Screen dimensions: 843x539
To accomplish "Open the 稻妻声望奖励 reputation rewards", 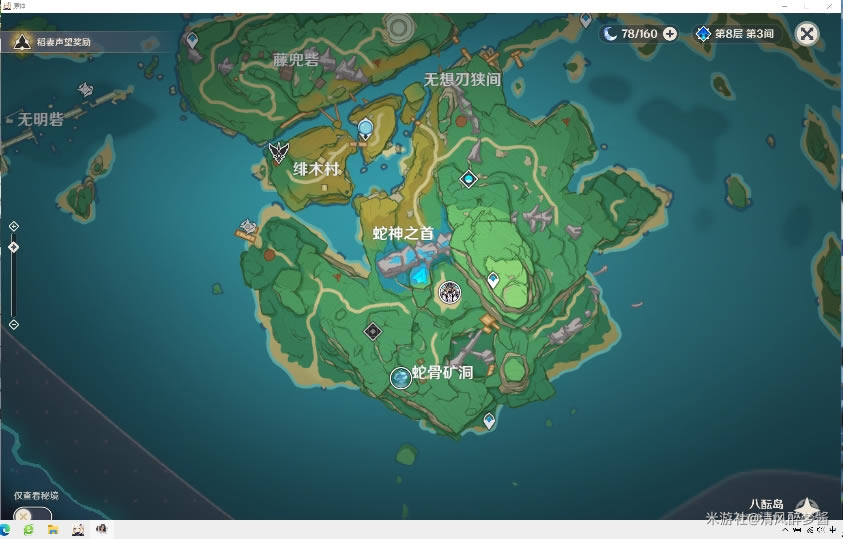I will tap(60, 42).
